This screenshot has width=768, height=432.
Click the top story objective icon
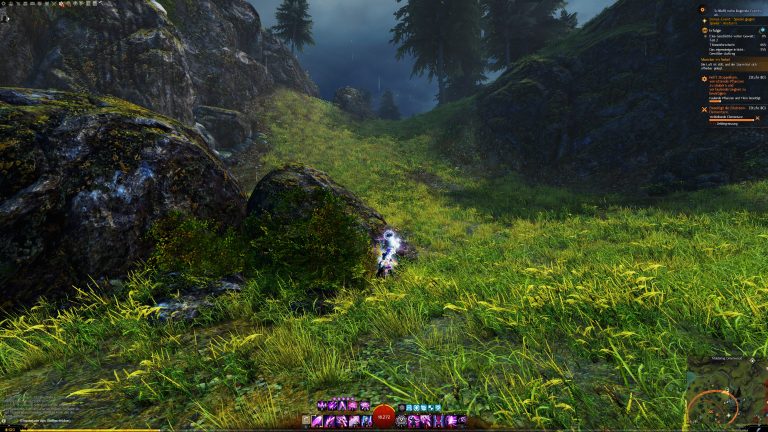(703, 9)
